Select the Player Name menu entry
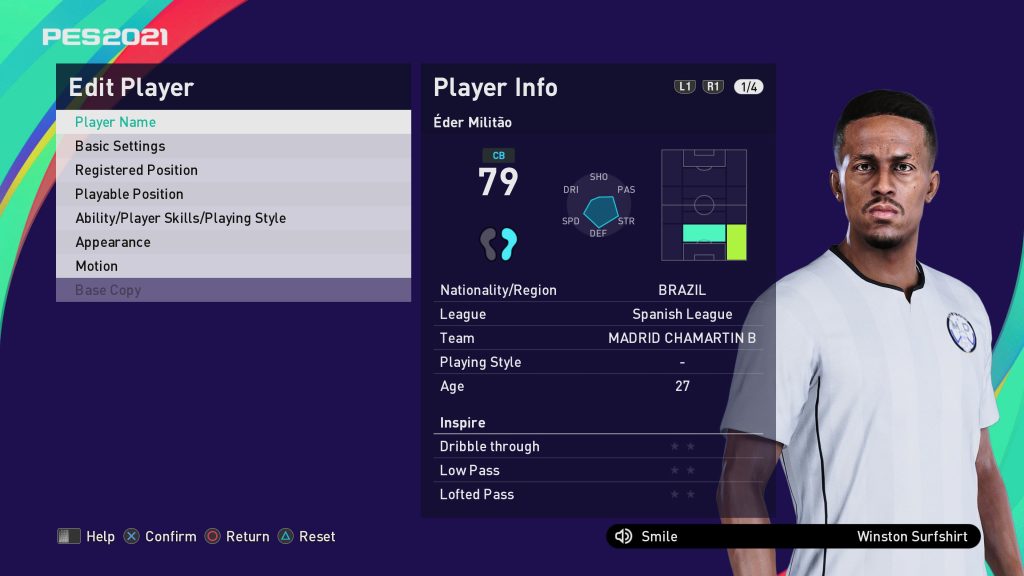Viewport: 1024px width, 576px height. pyautogui.click(x=232, y=122)
